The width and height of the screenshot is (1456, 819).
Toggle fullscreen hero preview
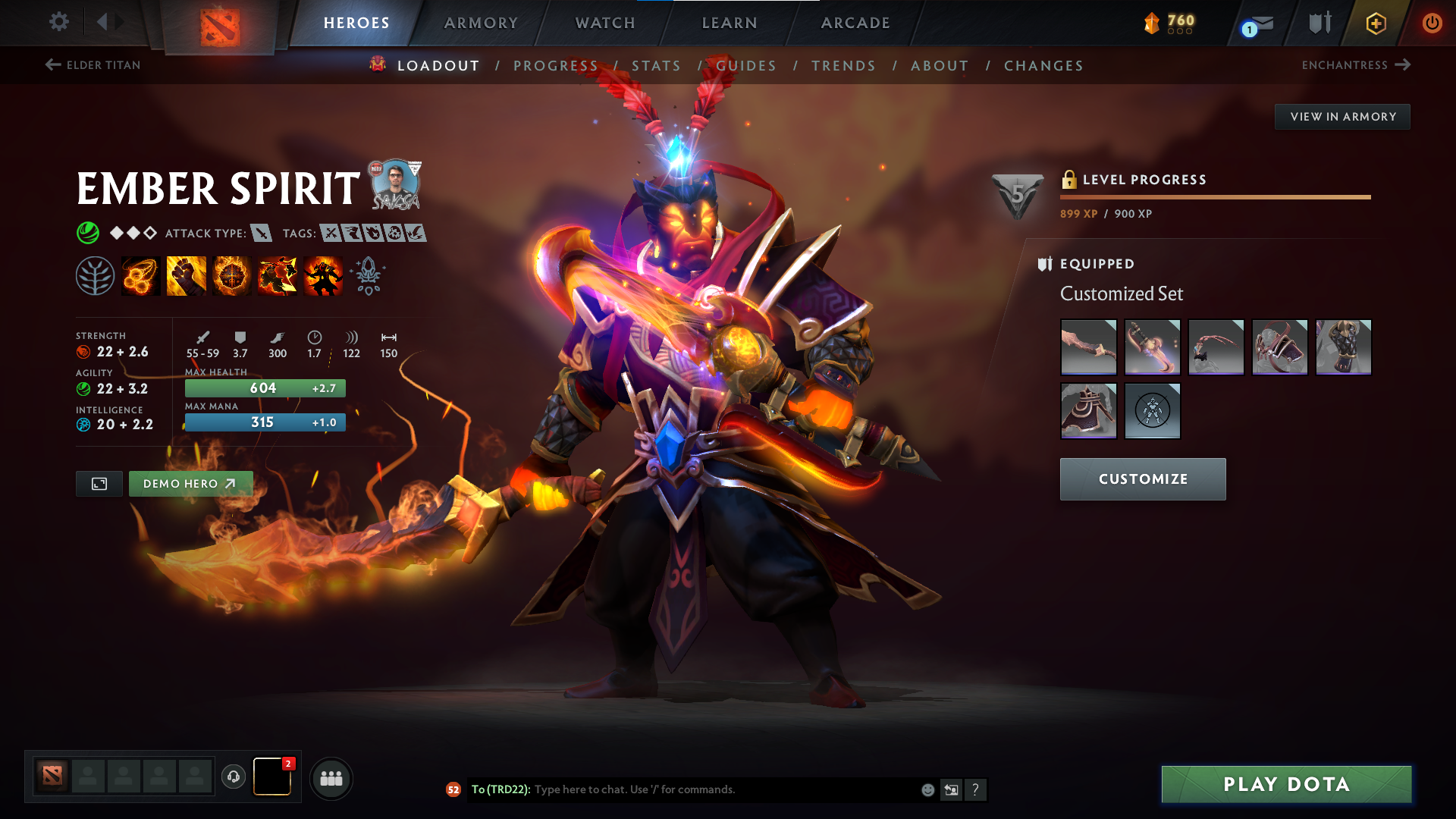(99, 483)
